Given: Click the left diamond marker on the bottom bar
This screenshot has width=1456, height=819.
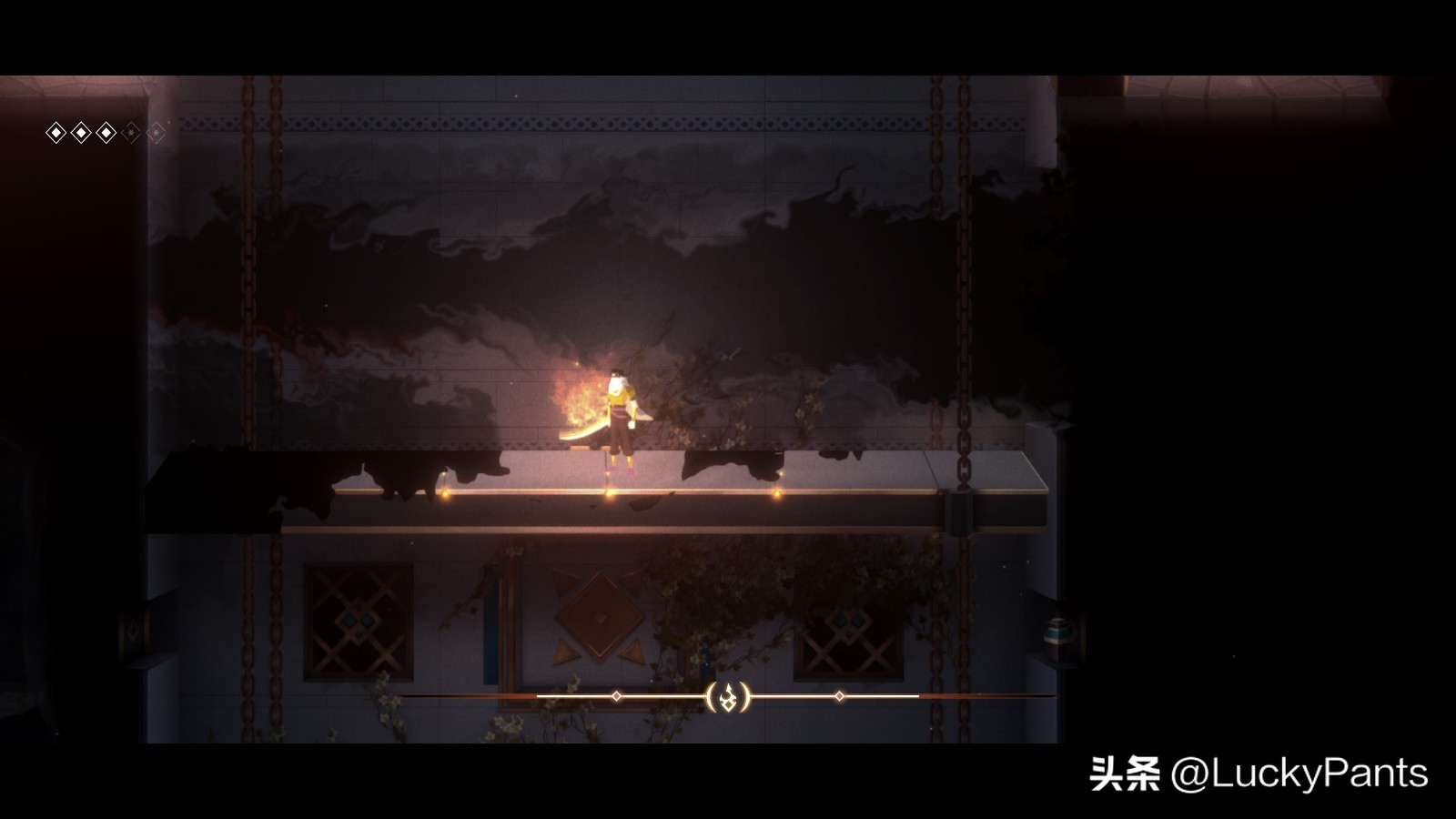Looking at the screenshot, I should point(617,696).
